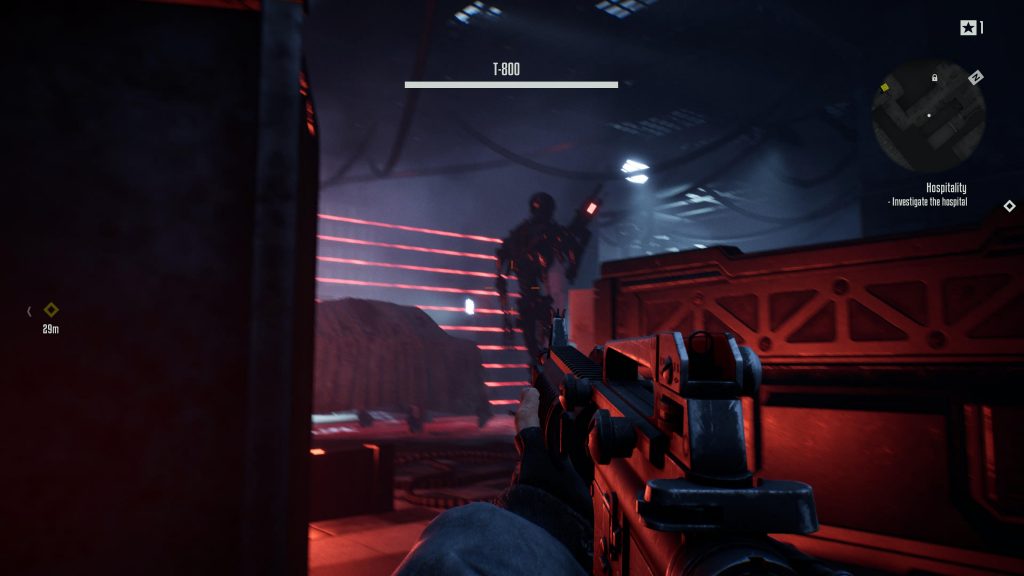The image size is (1024, 576).
Task: Click the white diamond marker below the quest text
Action: [1009, 206]
